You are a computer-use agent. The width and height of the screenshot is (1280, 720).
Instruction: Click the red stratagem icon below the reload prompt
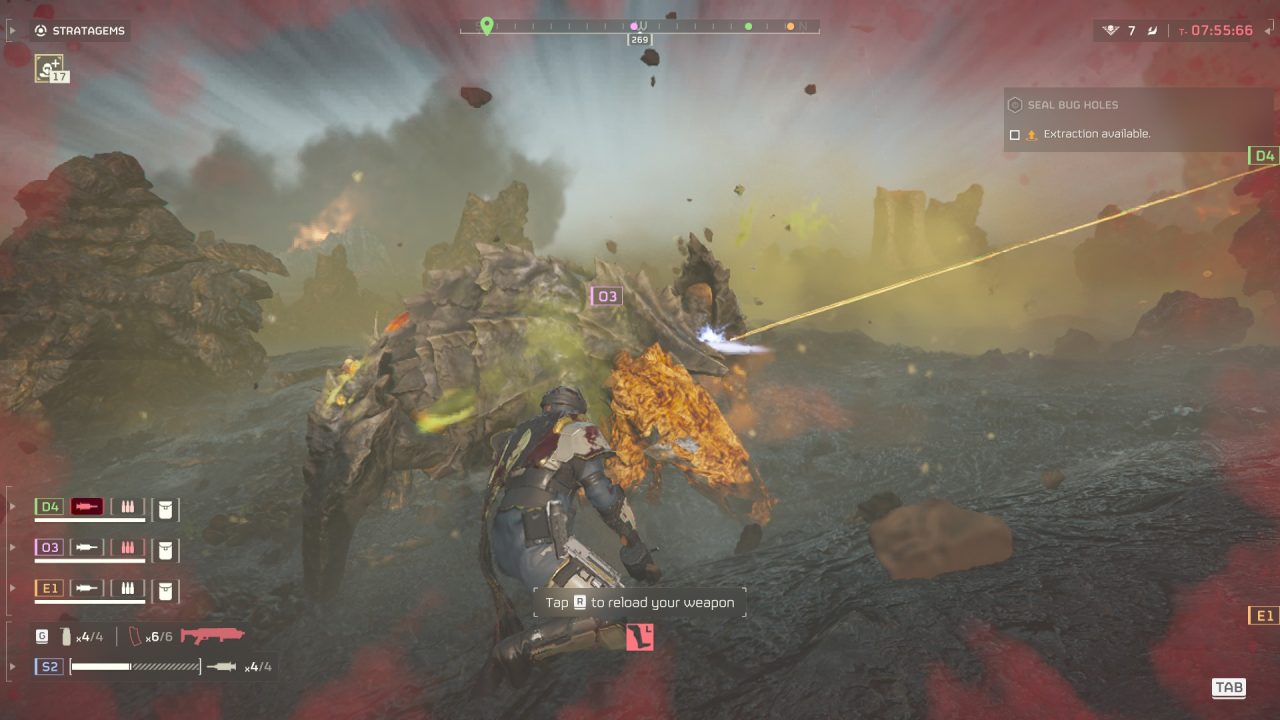pos(638,637)
